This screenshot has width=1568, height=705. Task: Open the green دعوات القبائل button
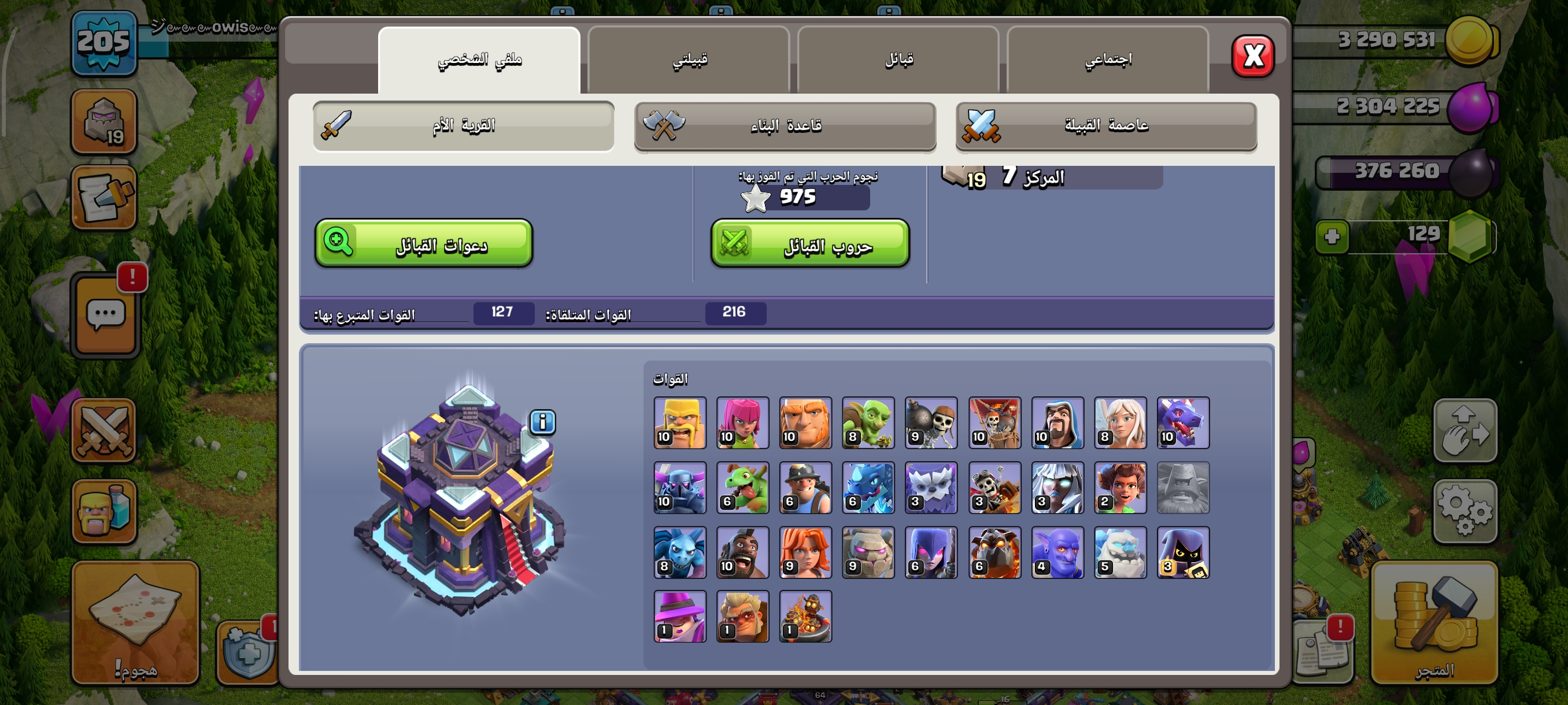coord(424,243)
